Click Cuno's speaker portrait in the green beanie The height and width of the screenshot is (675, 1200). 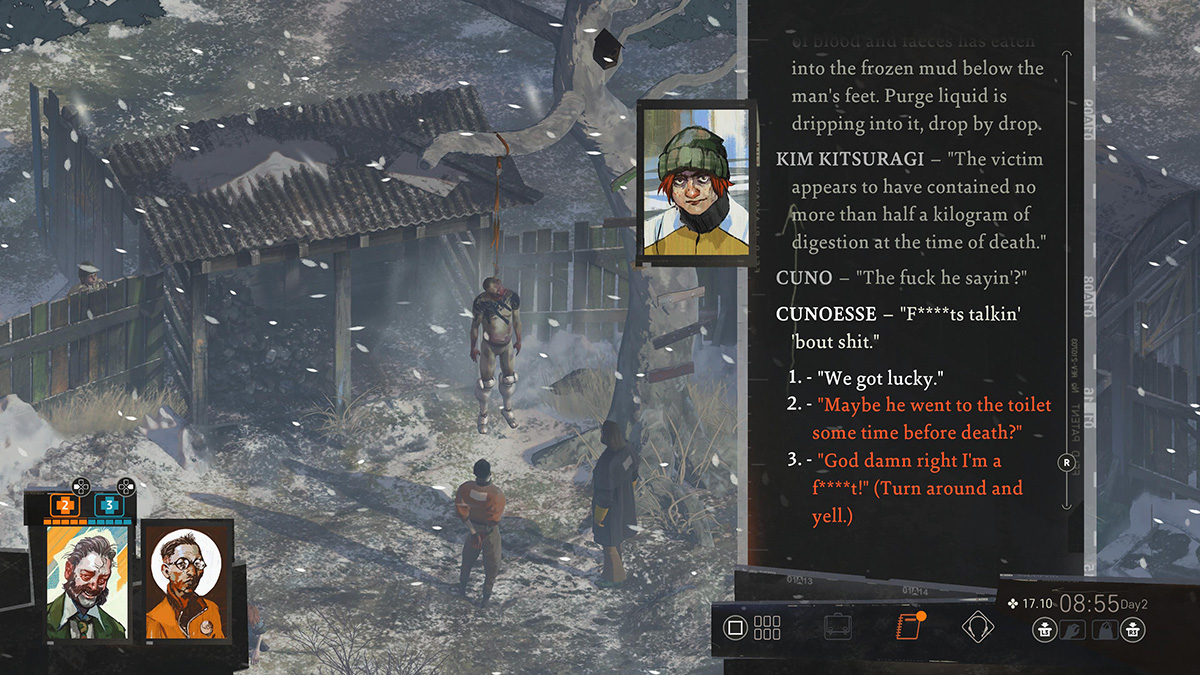(x=692, y=181)
